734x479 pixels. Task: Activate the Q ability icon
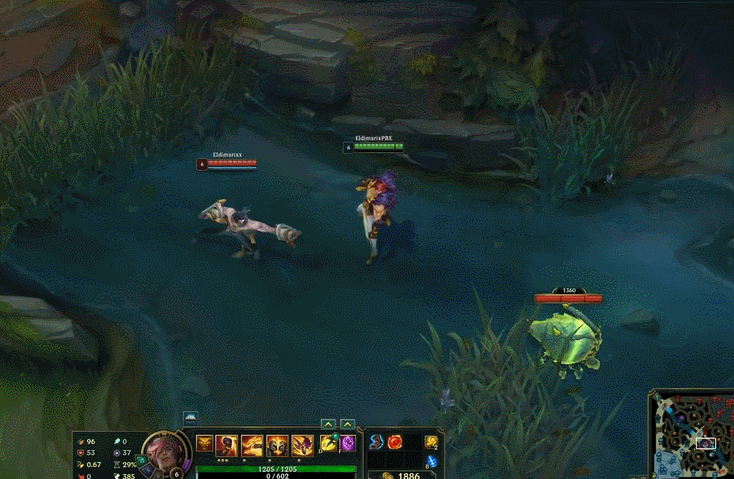click(x=227, y=445)
